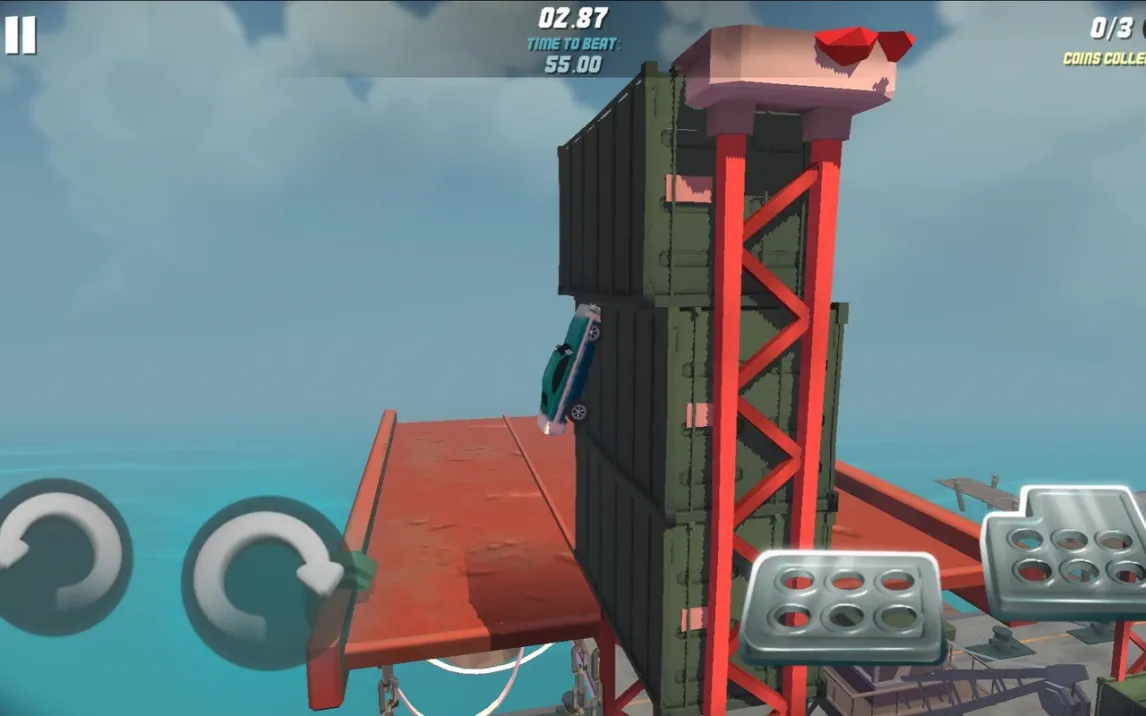Pause the game with the pause icon
1146x716 pixels.
tap(20, 35)
